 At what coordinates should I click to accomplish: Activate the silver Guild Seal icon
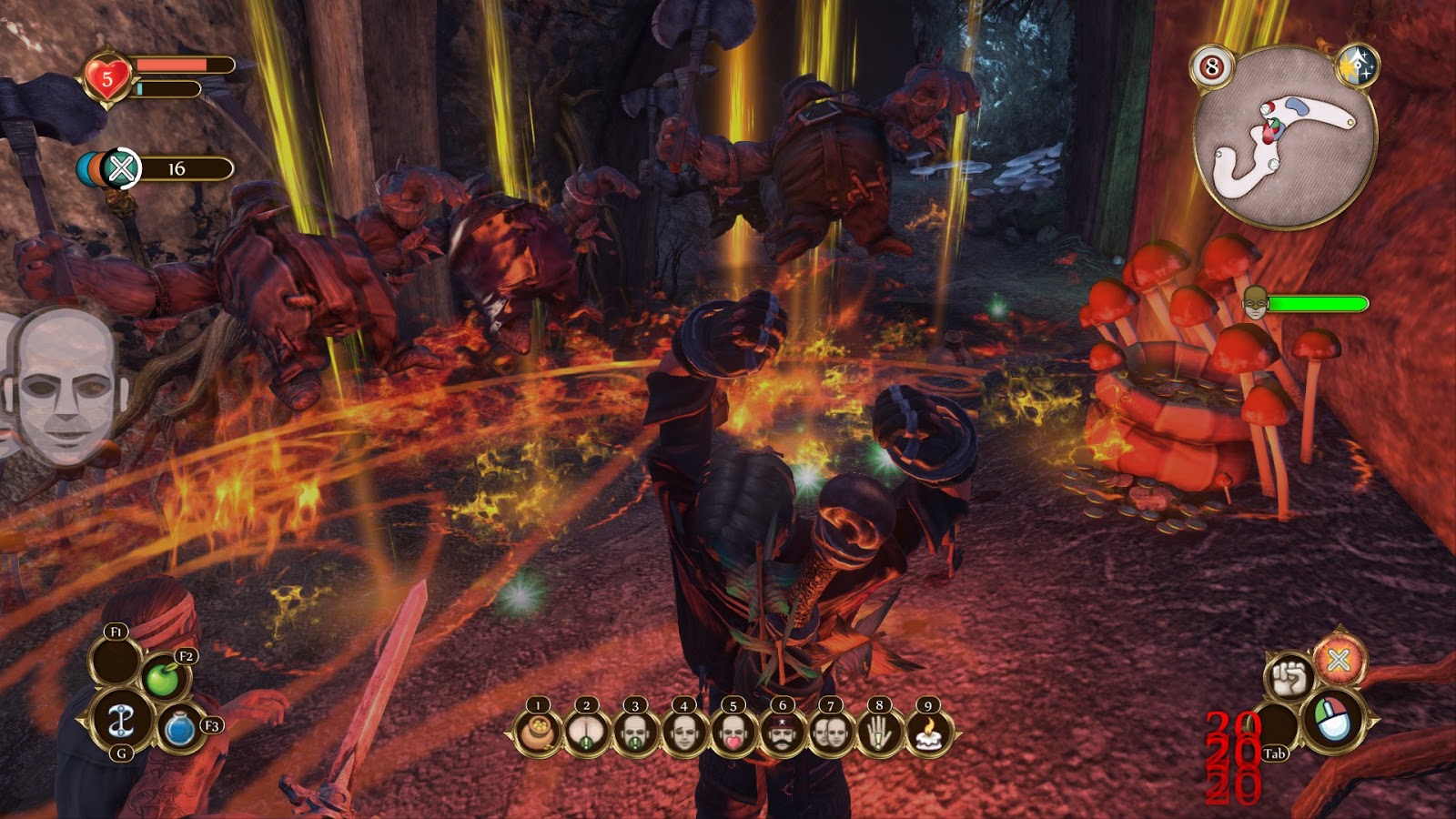pyautogui.click(x=120, y=722)
